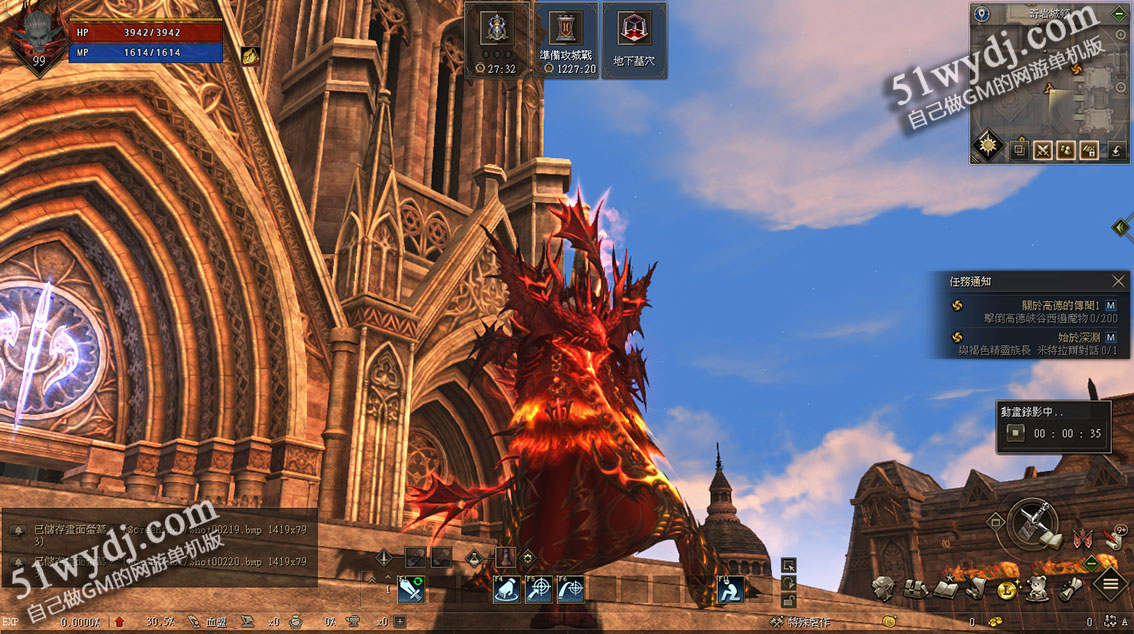1134x634 pixels.
Task: Activate the F11 sit-down action
Action: [x=731, y=590]
